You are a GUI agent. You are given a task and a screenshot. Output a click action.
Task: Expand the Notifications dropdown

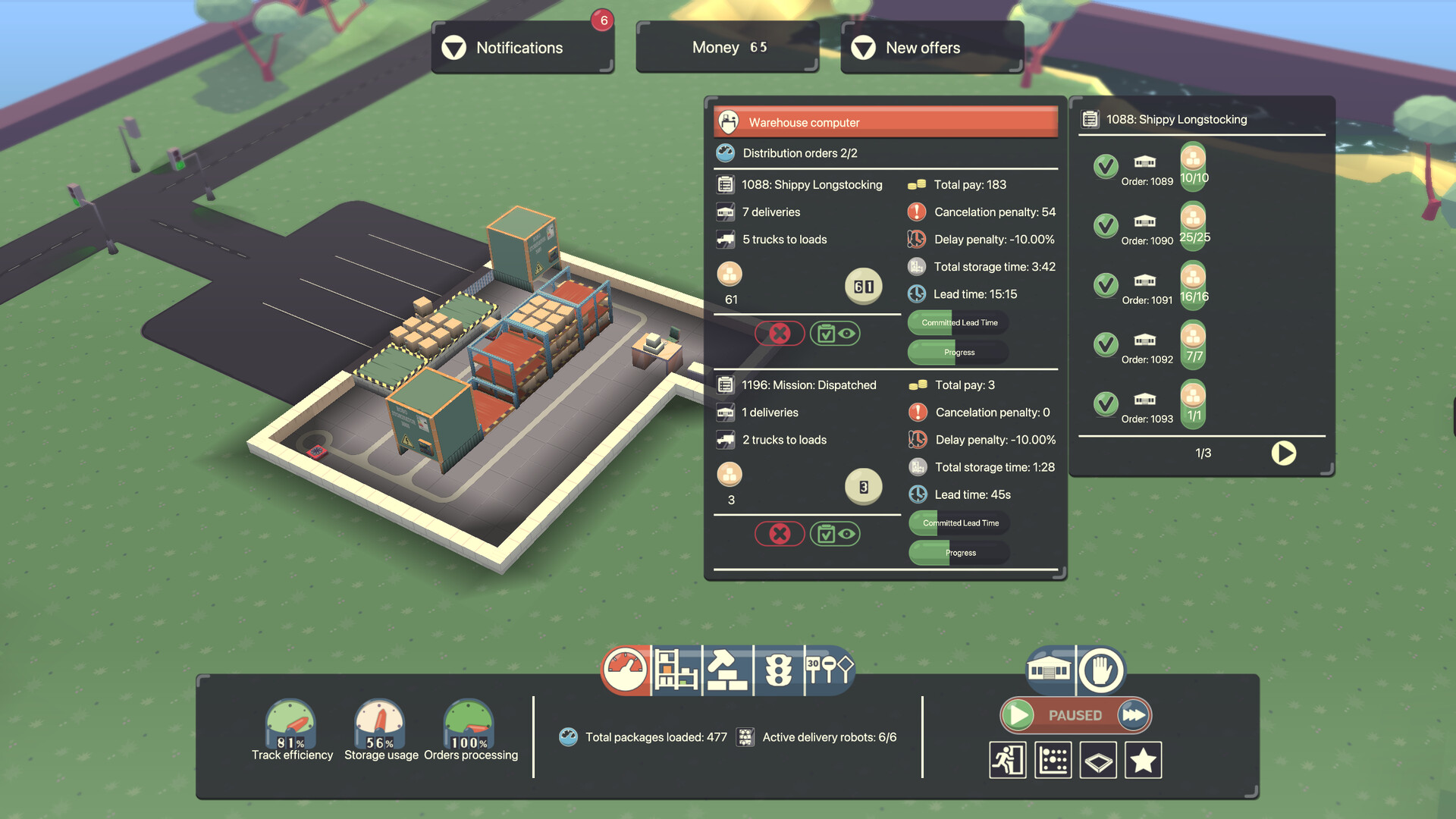522,47
